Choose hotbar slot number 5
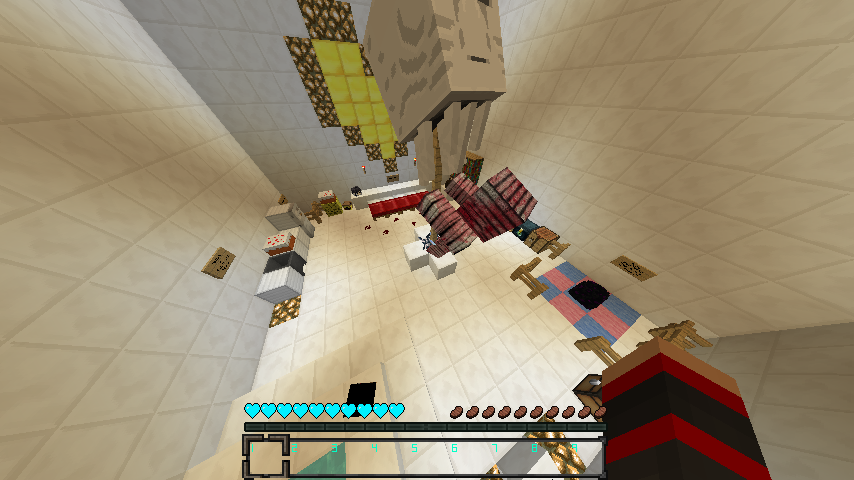Viewport: 854px width, 480px height. tap(425, 457)
